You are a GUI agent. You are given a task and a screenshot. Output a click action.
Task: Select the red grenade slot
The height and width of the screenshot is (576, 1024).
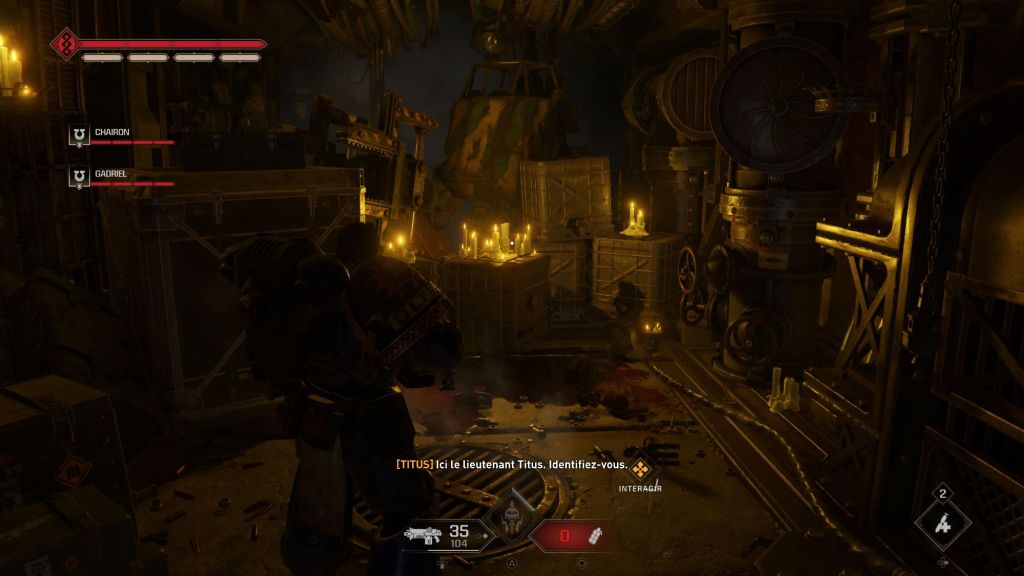[x=572, y=536]
